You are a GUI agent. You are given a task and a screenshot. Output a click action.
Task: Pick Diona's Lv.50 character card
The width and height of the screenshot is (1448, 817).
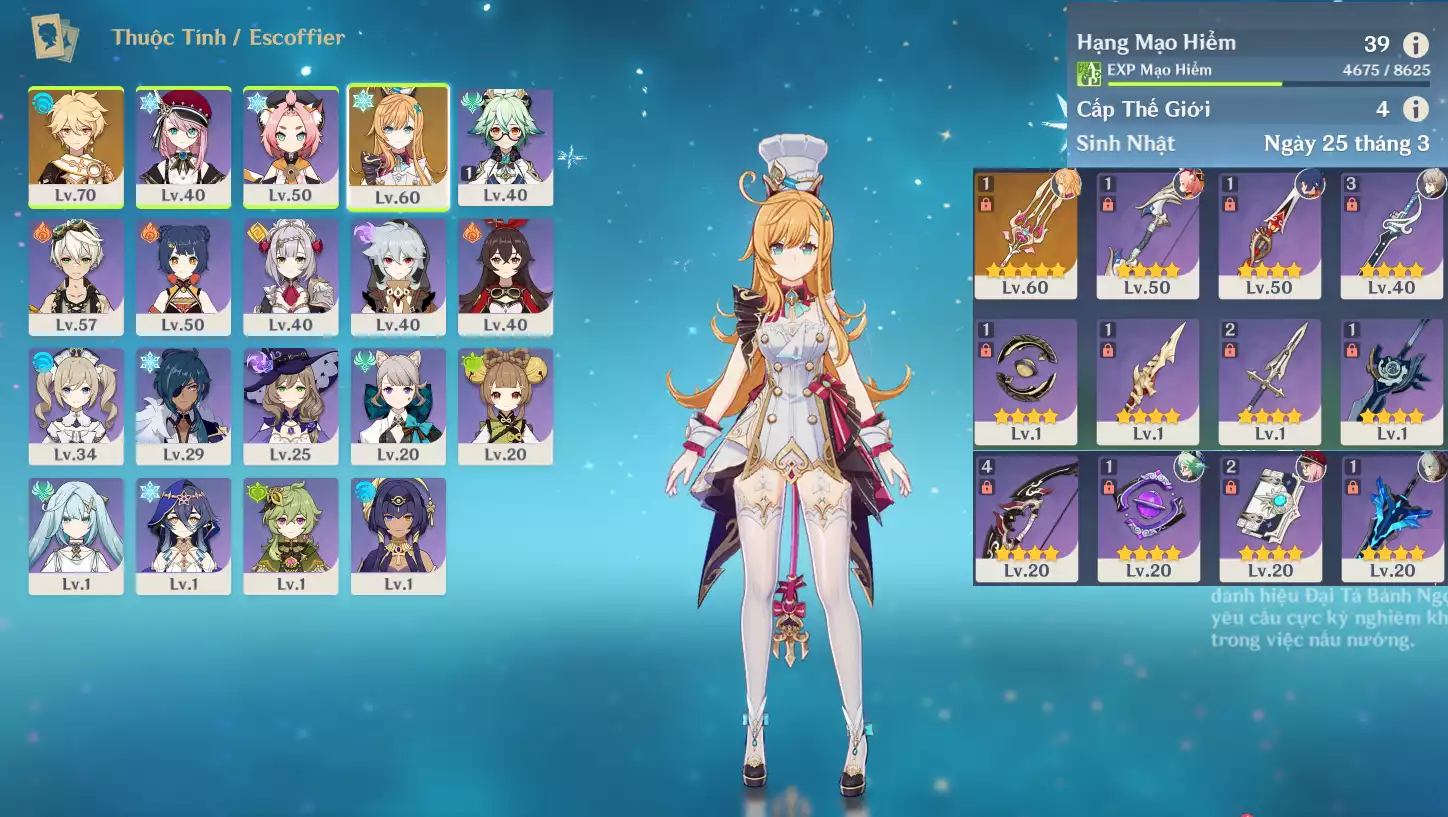tap(290, 146)
